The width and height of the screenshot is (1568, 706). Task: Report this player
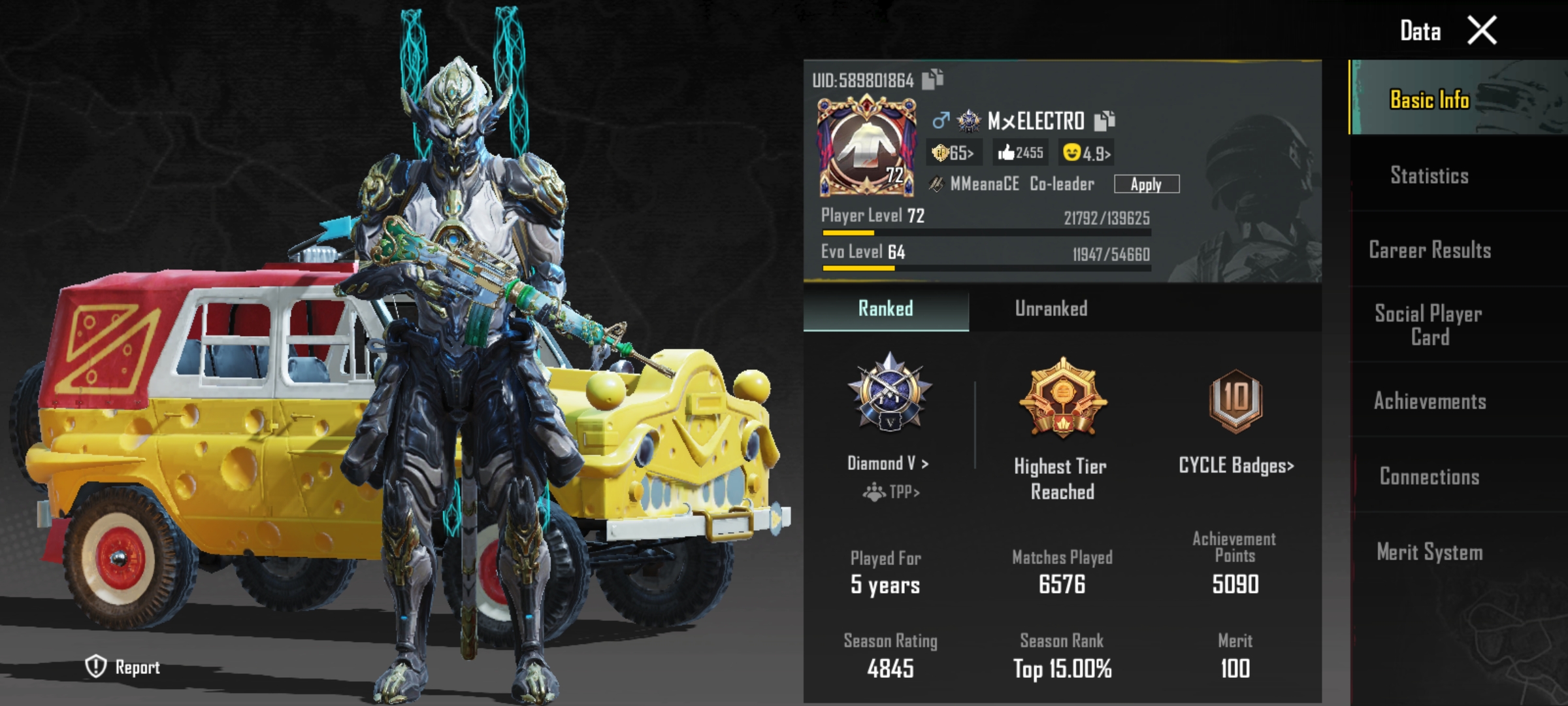tap(123, 667)
